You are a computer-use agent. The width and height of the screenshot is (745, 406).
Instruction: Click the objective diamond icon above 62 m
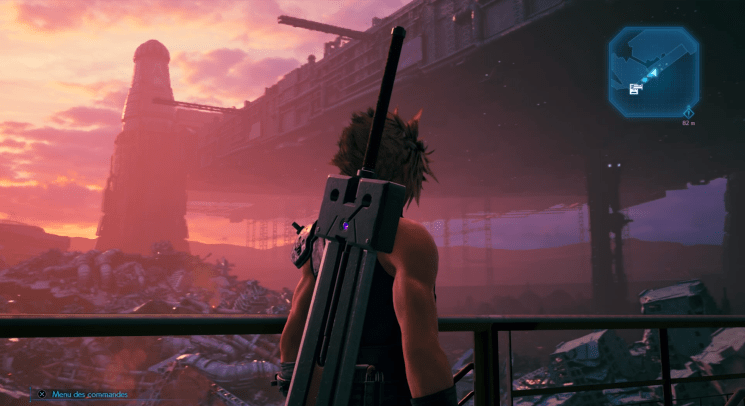coord(688,112)
